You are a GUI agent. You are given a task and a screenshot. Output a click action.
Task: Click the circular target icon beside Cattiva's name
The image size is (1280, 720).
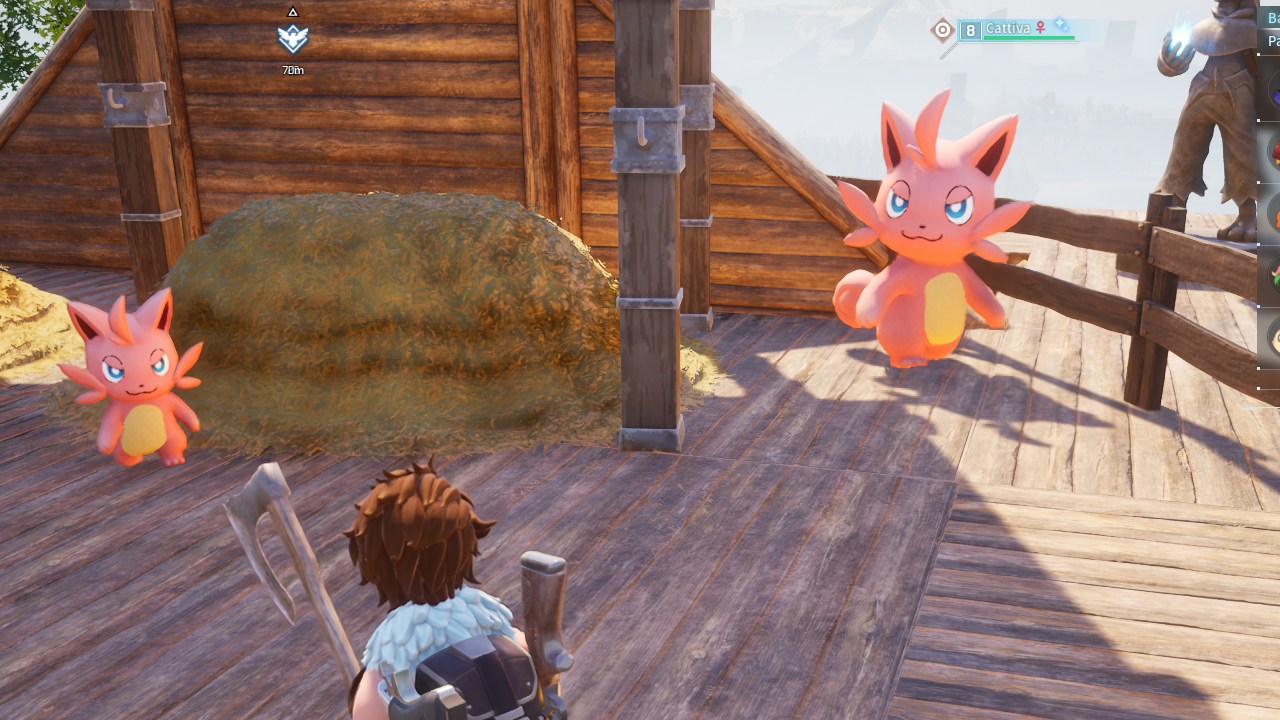[x=942, y=30]
